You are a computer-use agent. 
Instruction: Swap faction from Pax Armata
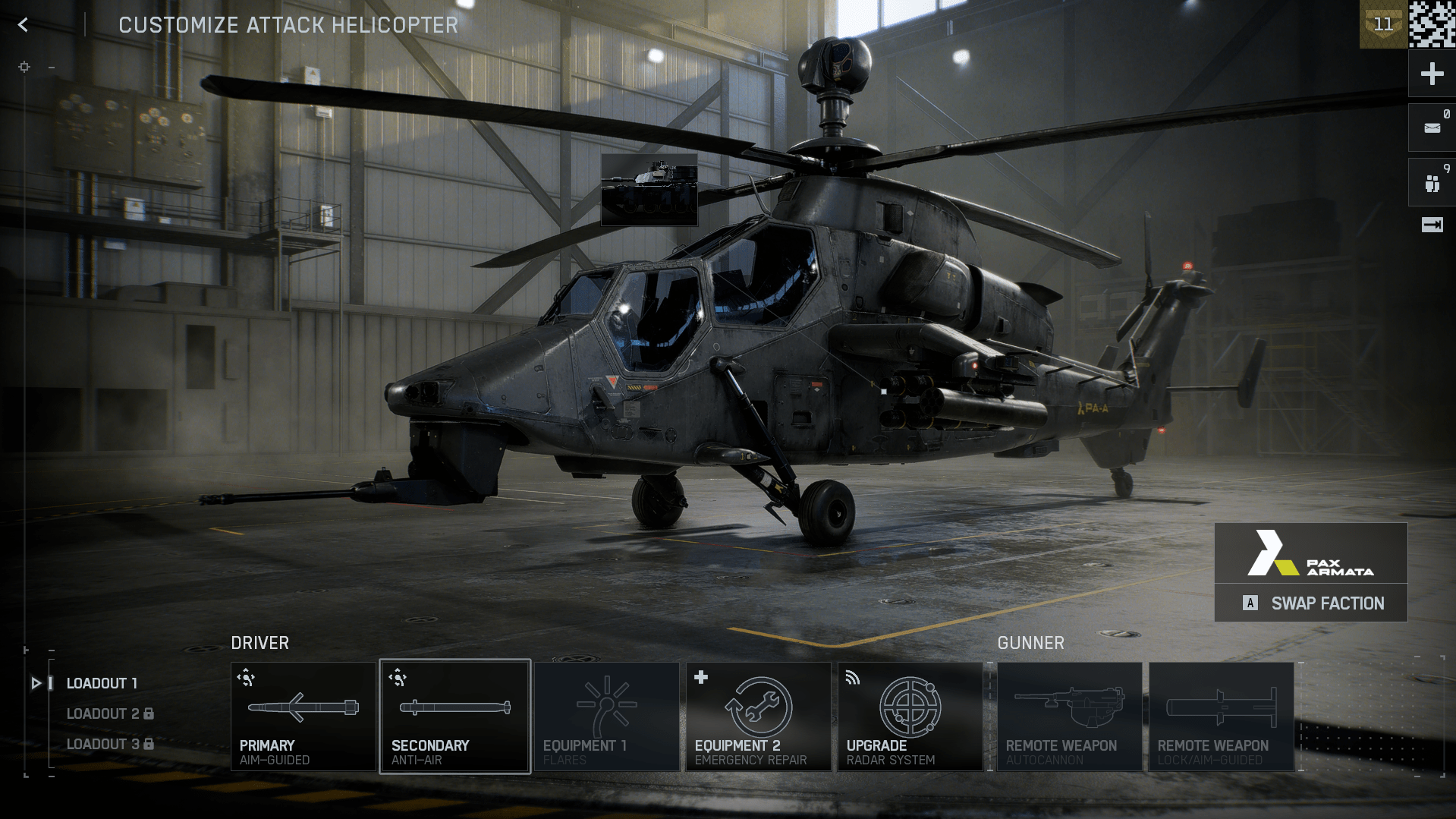pos(1311,603)
